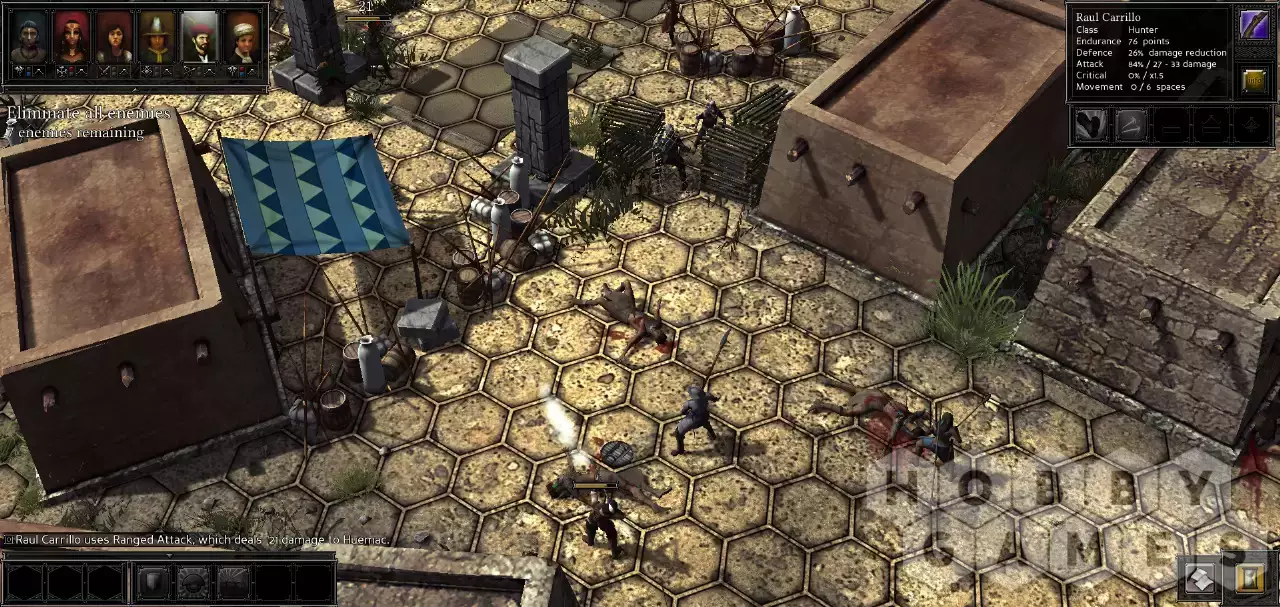Click the grey diamond tiles button
The image size is (1280, 607).
tap(1200, 578)
